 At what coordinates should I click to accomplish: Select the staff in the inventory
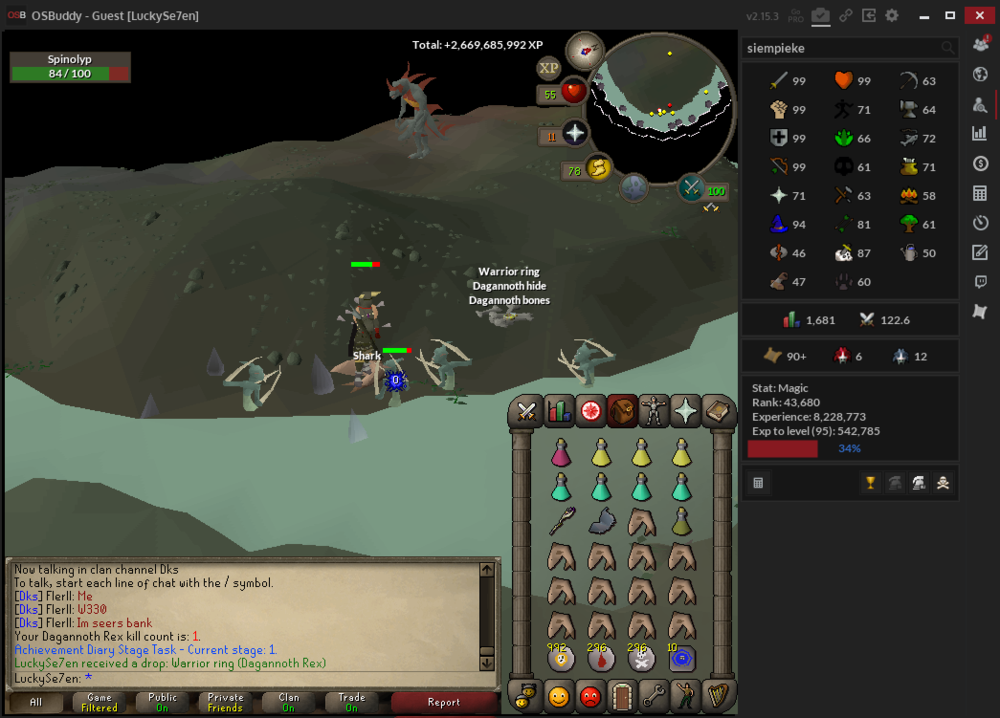pos(560,521)
